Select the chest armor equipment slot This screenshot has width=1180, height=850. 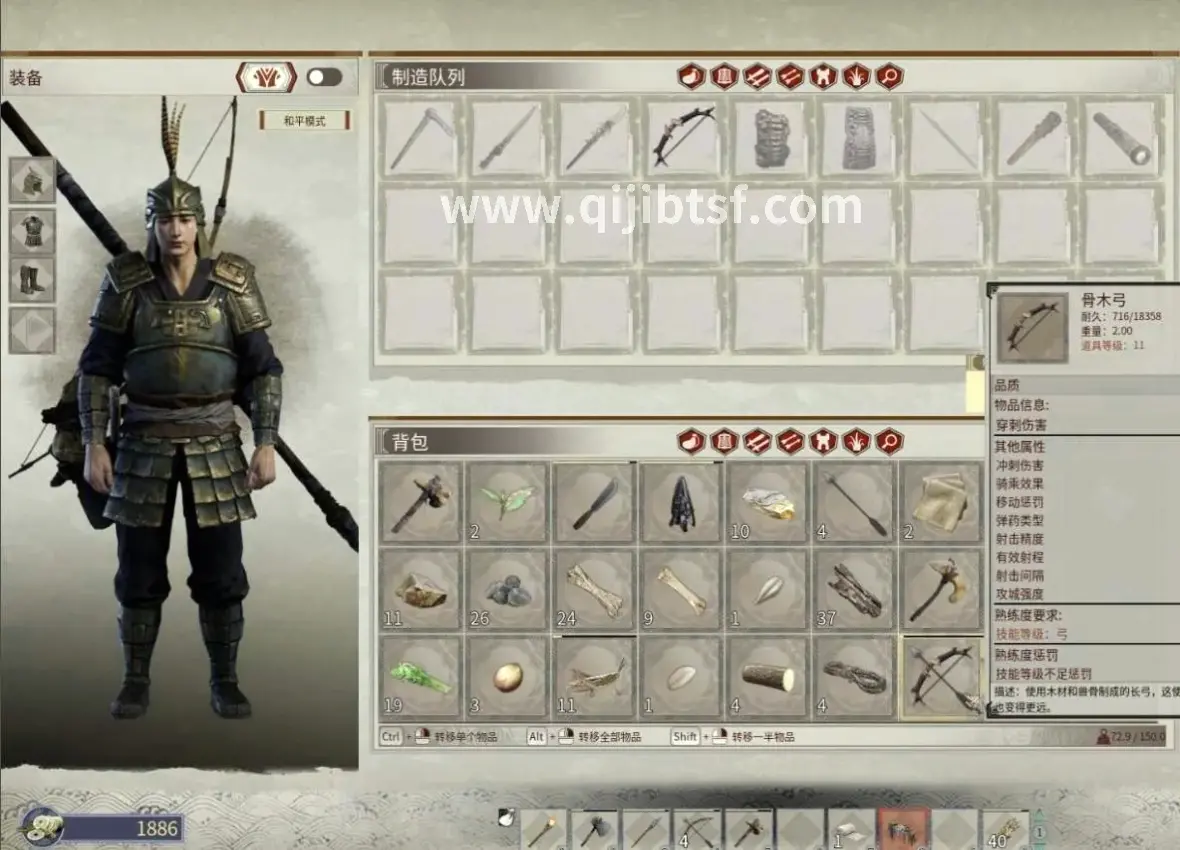(x=32, y=230)
